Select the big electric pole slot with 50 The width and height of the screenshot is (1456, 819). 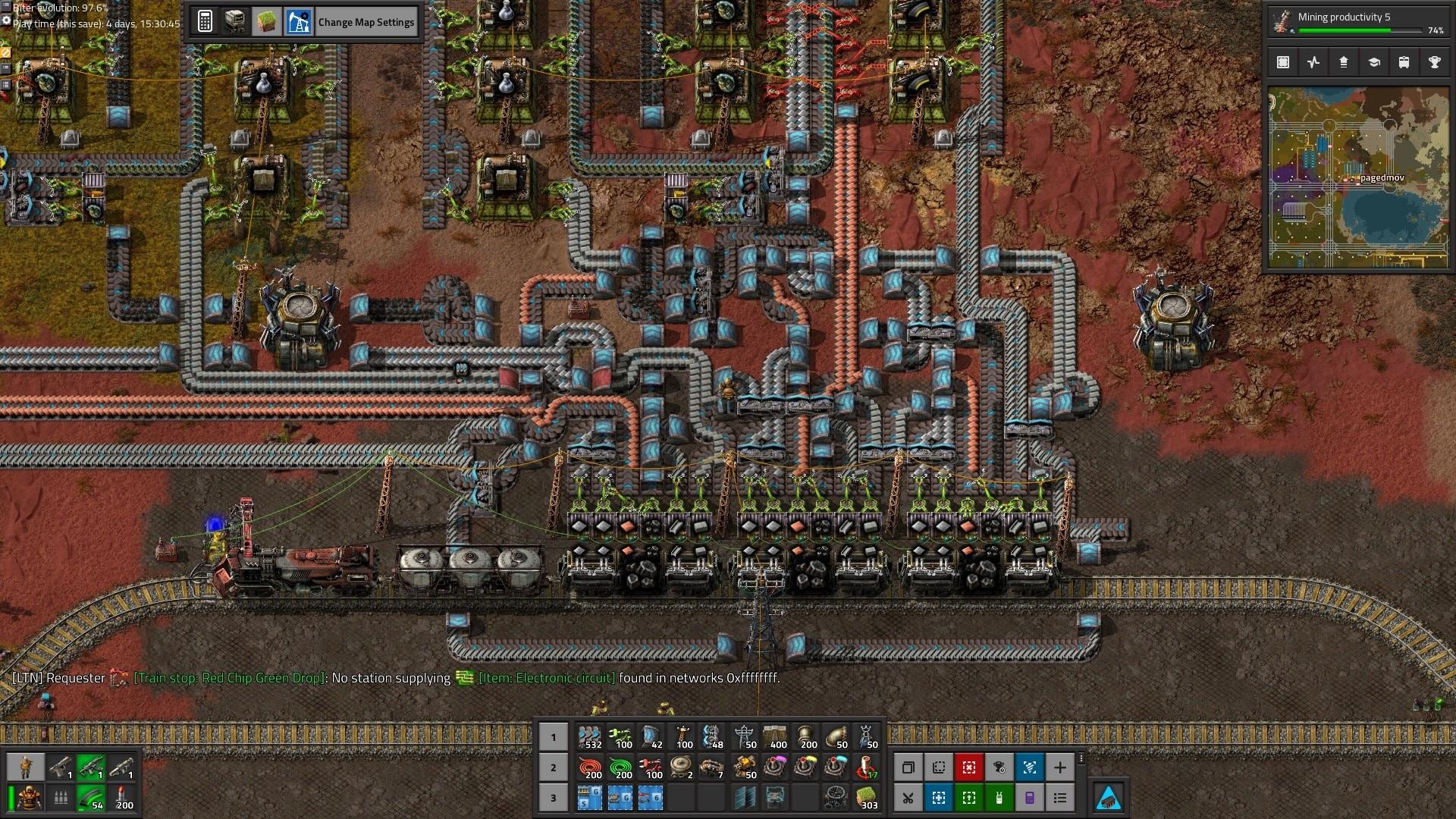click(x=744, y=736)
